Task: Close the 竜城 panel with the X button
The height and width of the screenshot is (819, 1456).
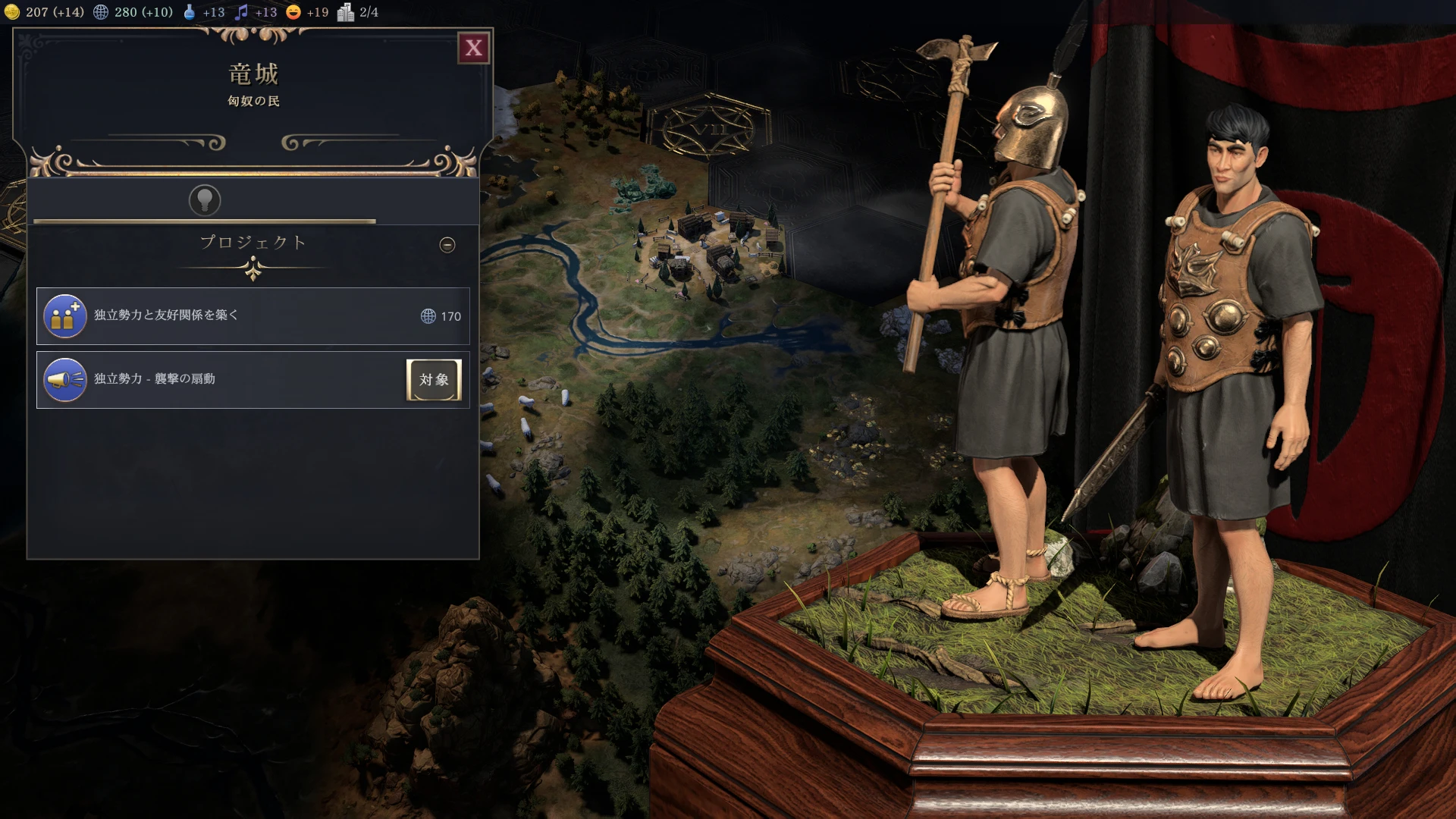Action: [x=474, y=48]
